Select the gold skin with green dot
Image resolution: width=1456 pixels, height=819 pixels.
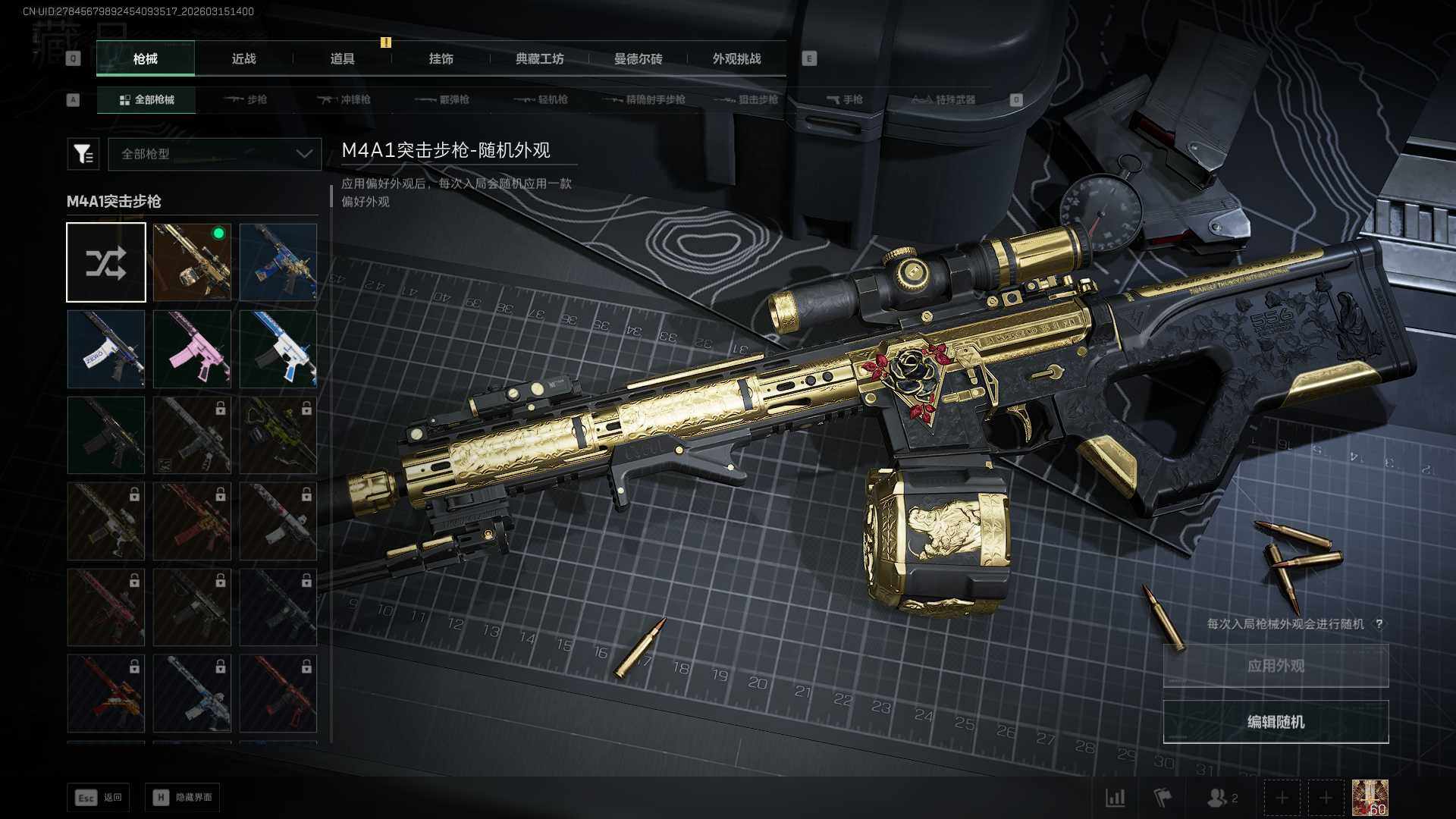coord(192,262)
